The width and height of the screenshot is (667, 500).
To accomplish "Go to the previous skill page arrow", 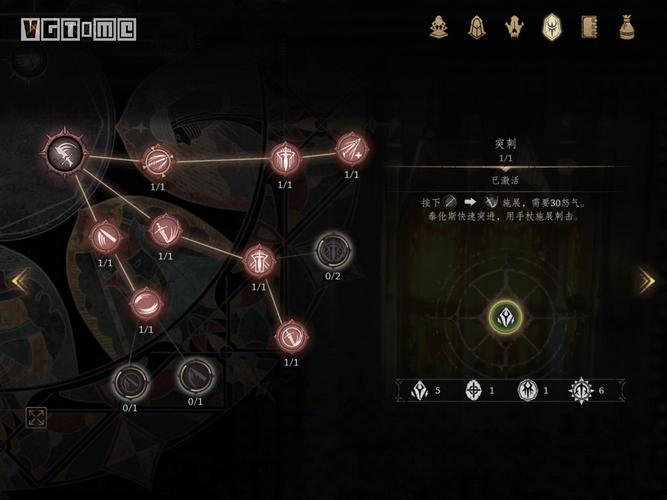I will click(x=19, y=281).
